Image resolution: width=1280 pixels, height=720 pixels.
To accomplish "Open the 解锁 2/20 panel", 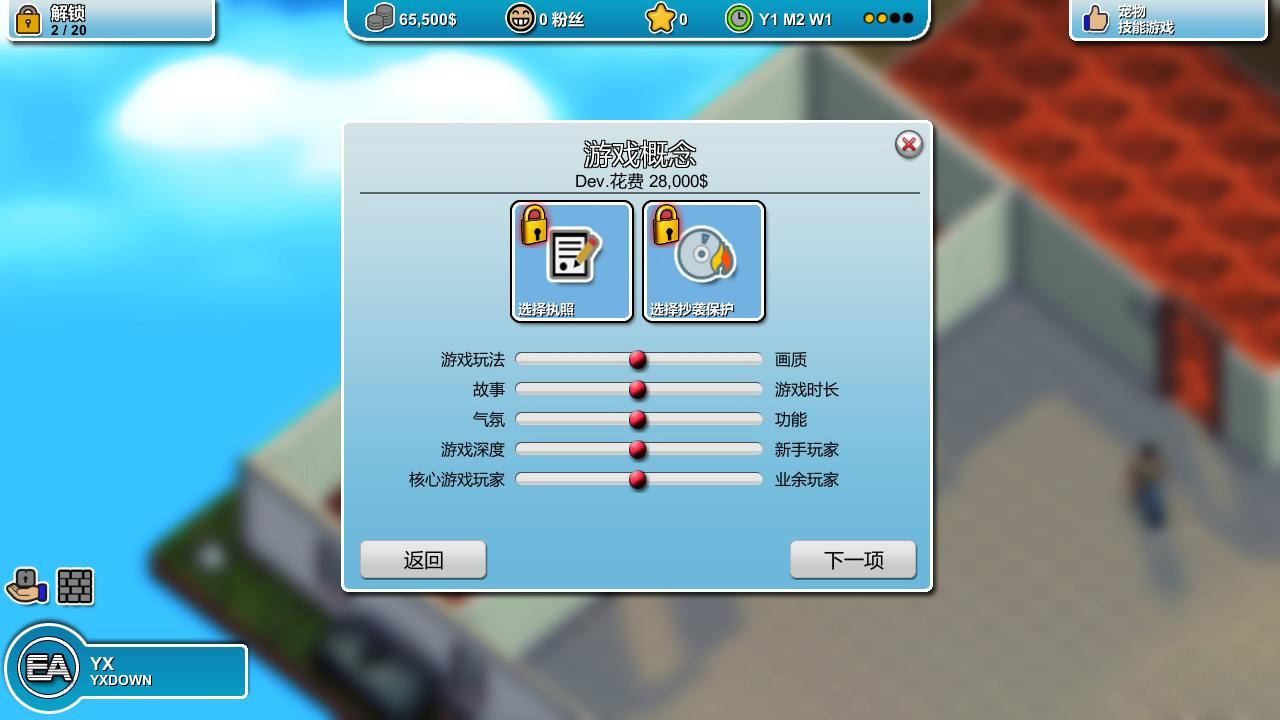I will [110, 18].
